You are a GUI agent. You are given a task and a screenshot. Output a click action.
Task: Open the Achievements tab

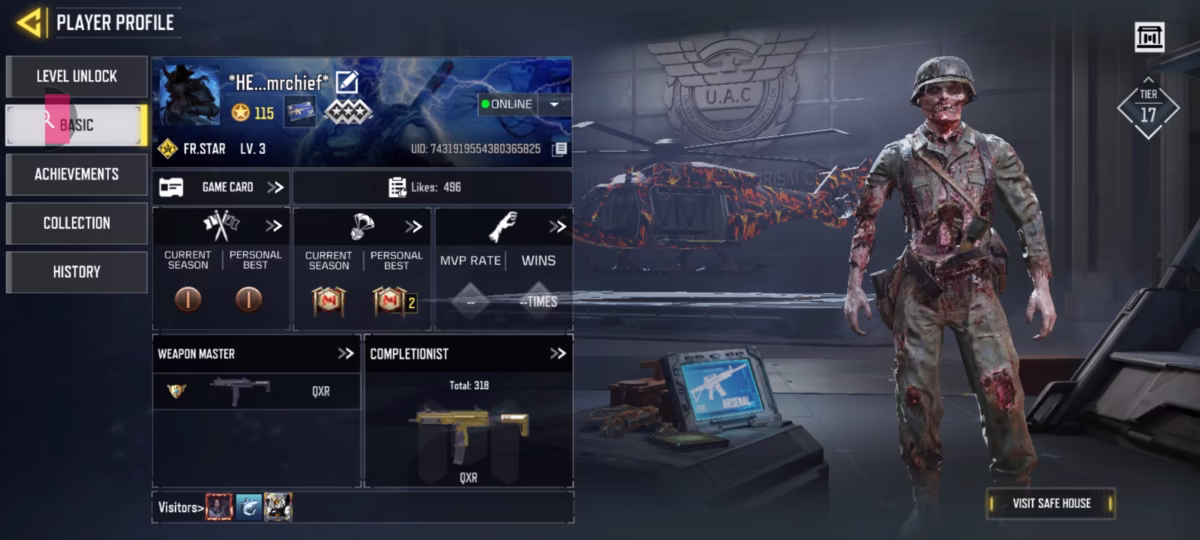77,174
